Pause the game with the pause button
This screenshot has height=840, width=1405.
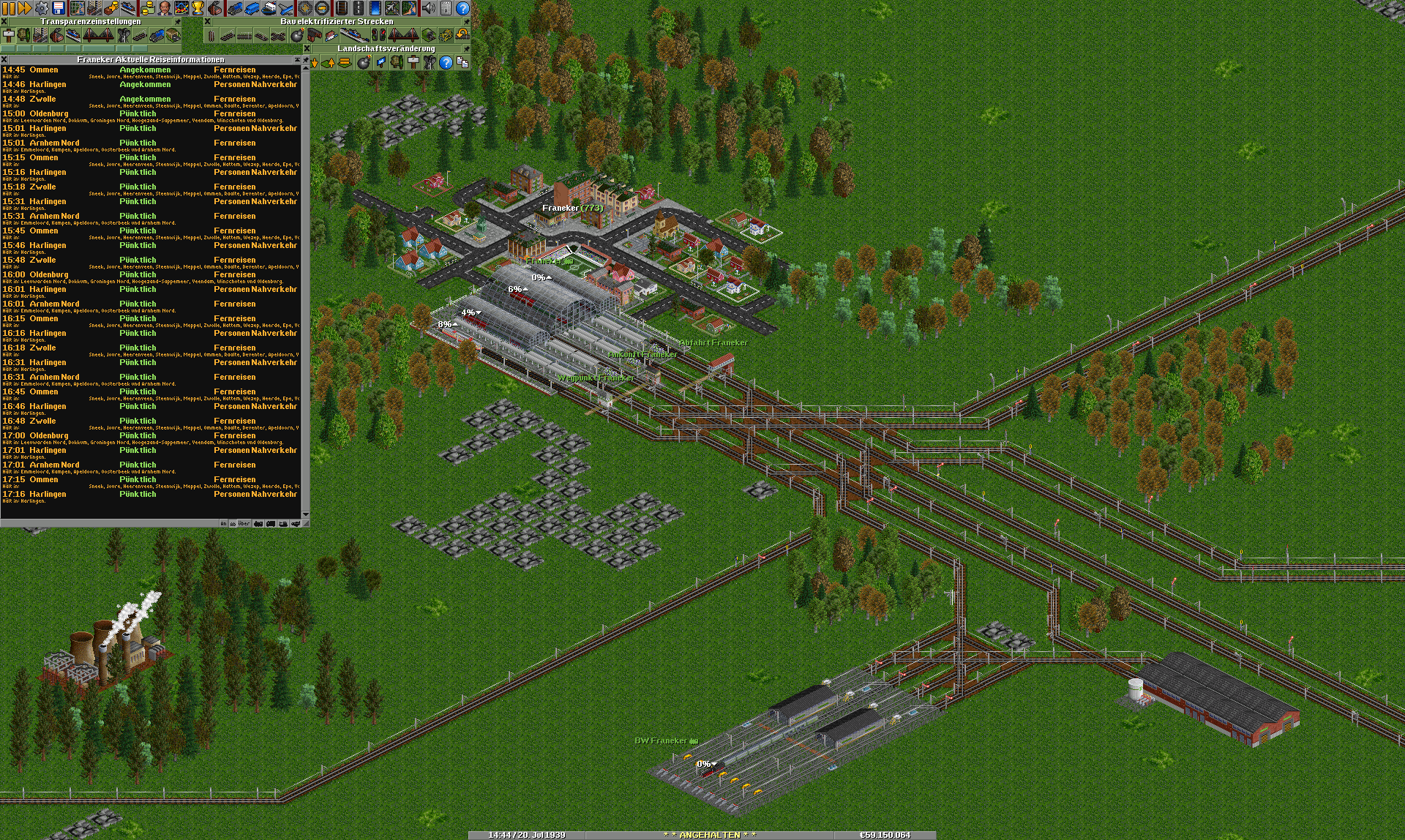(x=8, y=8)
